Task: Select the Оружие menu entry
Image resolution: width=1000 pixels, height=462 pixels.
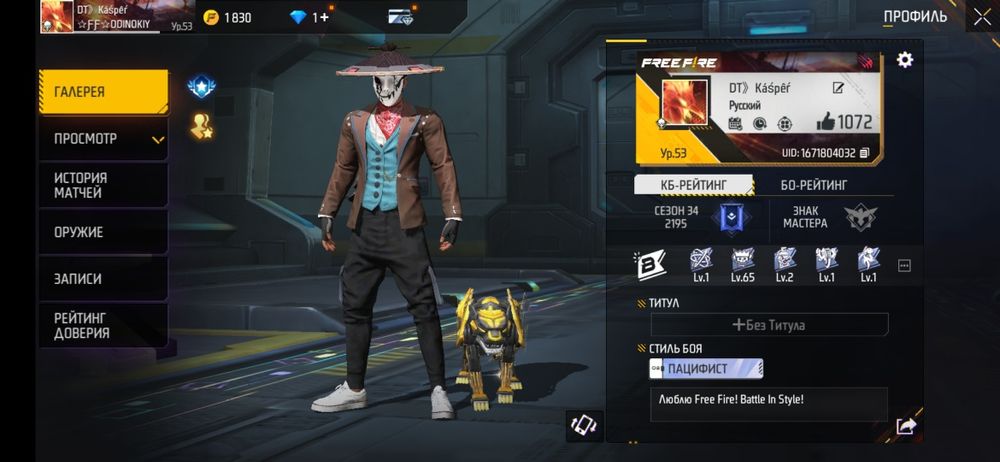Action: pyautogui.click(x=103, y=232)
